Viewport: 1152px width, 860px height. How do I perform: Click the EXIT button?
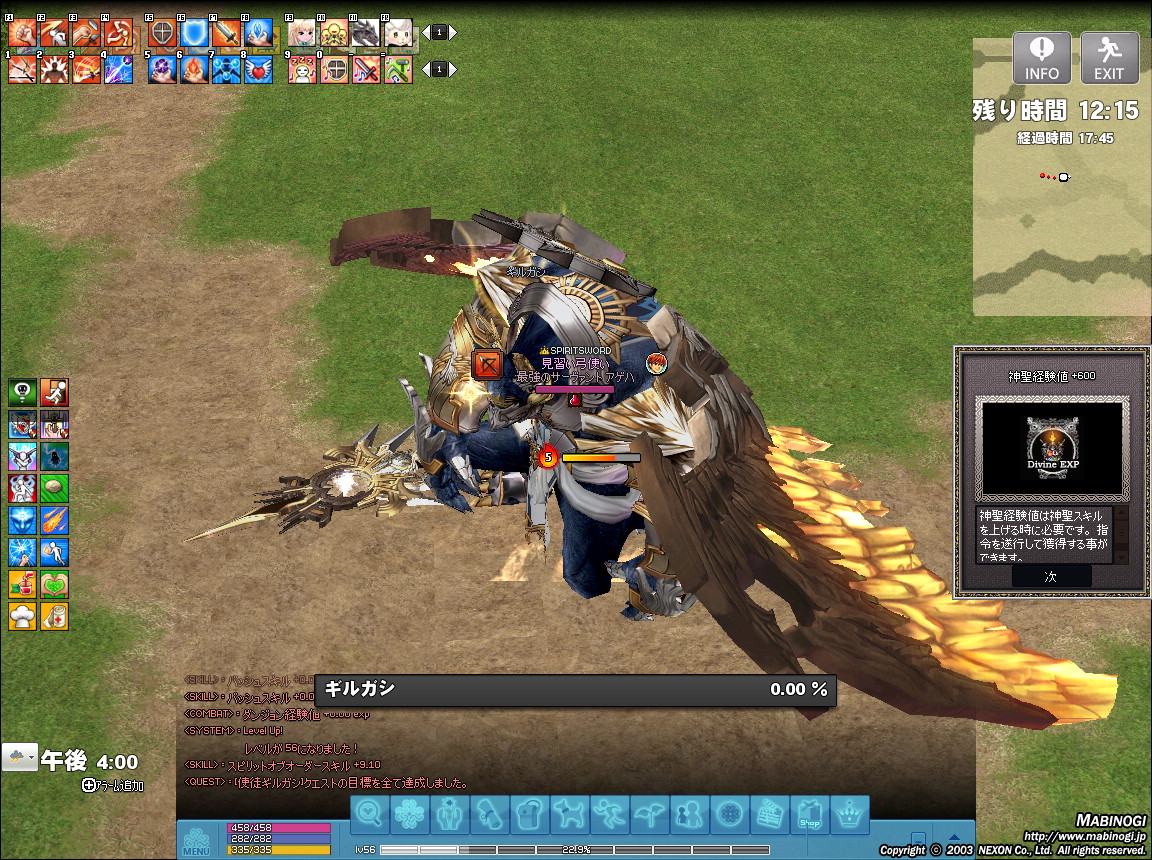coord(1109,58)
